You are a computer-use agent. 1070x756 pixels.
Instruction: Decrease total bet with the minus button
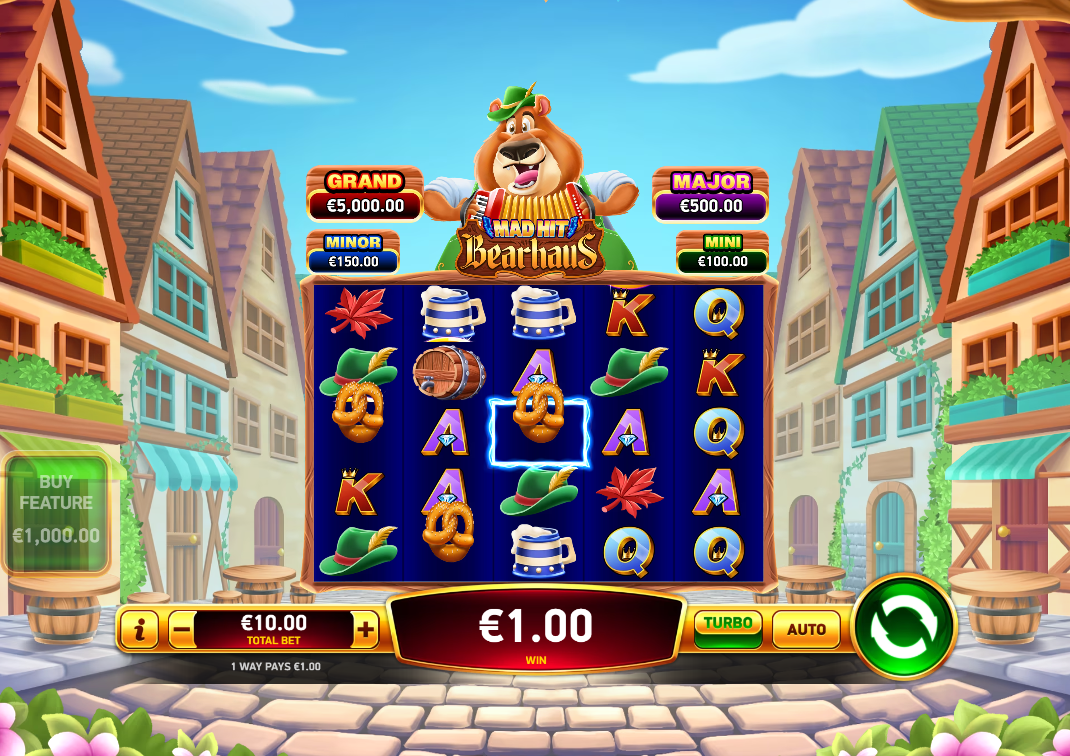click(181, 630)
